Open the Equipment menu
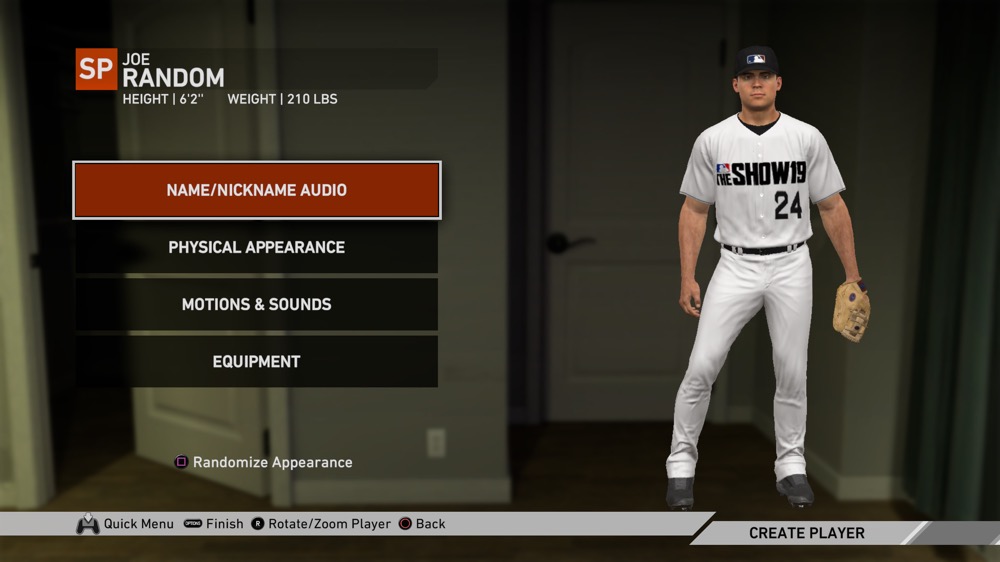This screenshot has height=562, width=1000. (256, 361)
